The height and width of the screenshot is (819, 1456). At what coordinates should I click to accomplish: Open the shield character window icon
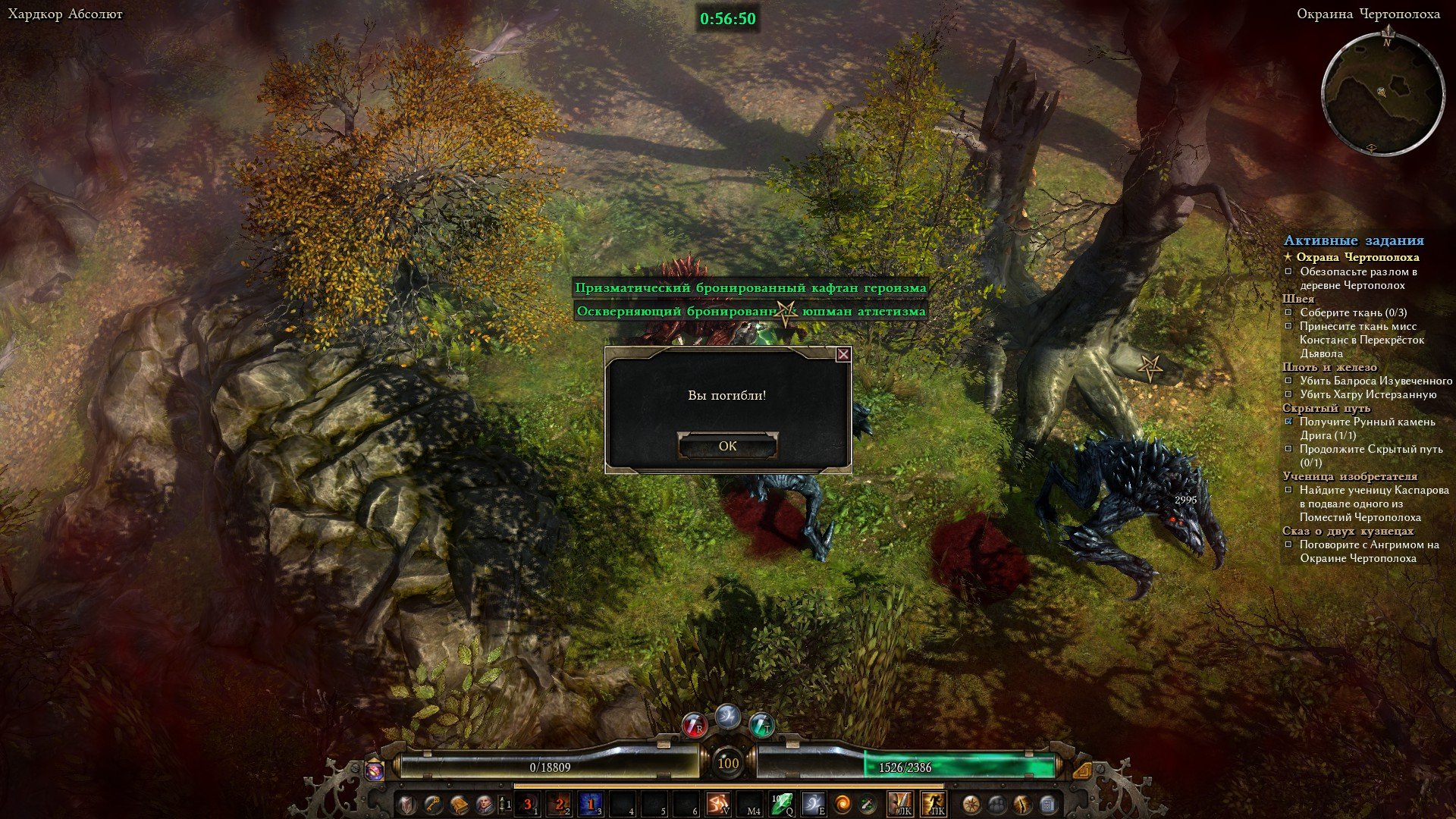pyautogui.click(x=408, y=804)
